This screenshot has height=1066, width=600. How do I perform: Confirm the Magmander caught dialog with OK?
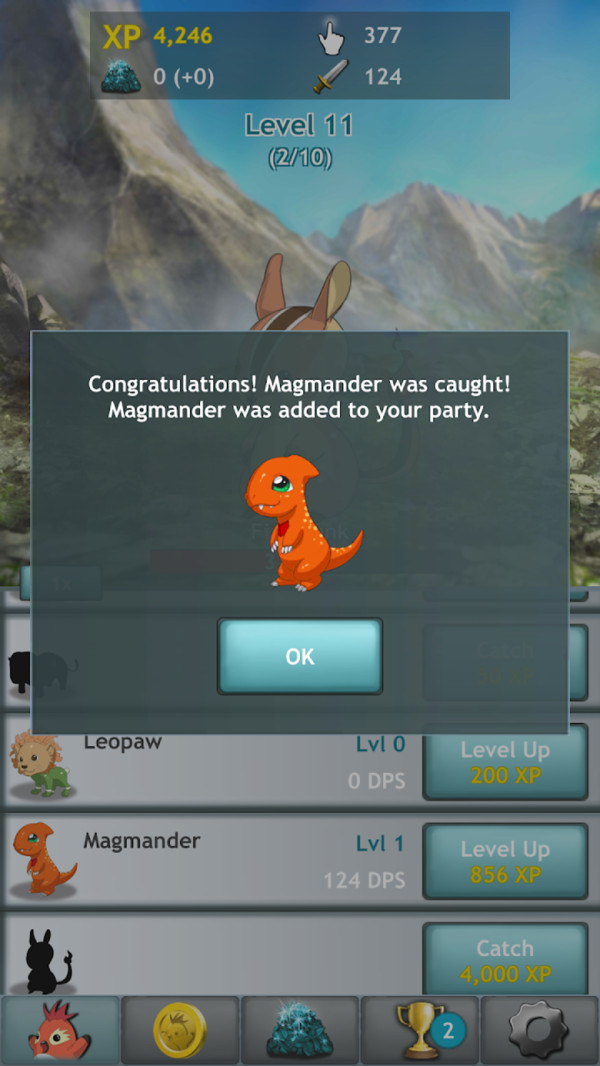[x=300, y=656]
